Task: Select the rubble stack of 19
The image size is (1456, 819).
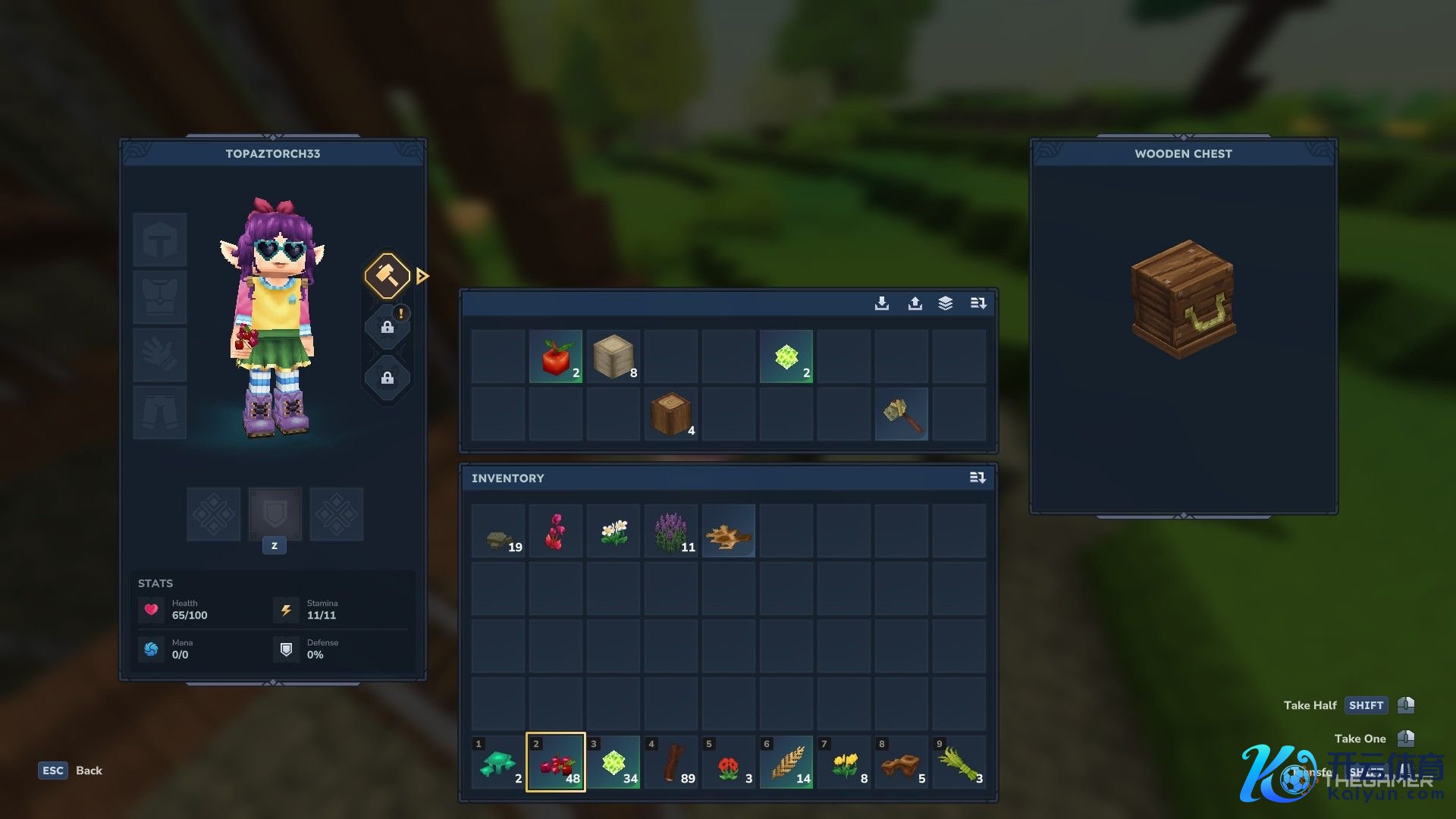Action: (498, 531)
